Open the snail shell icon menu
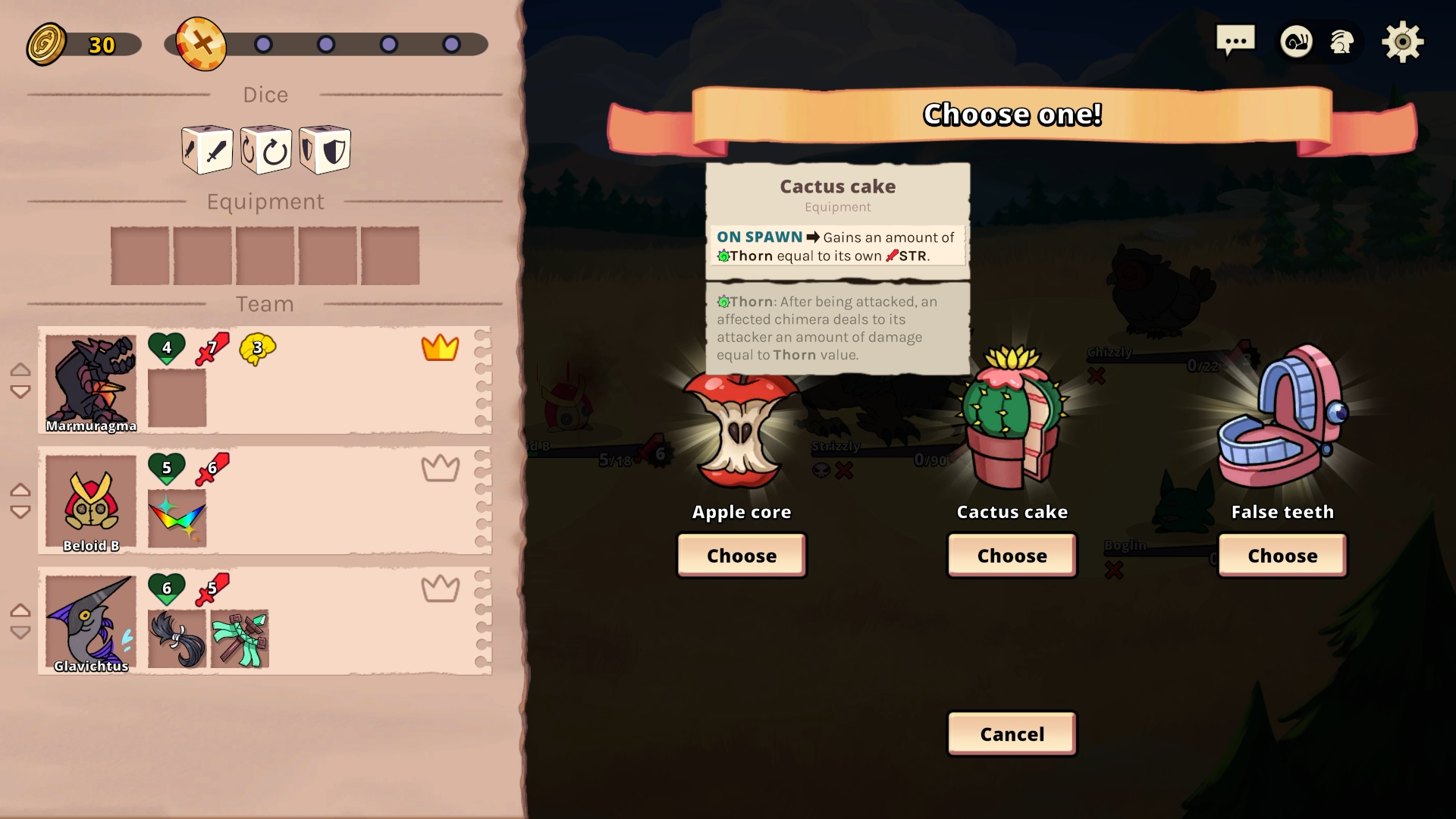The image size is (1456, 819). pyautogui.click(x=1296, y=42)
